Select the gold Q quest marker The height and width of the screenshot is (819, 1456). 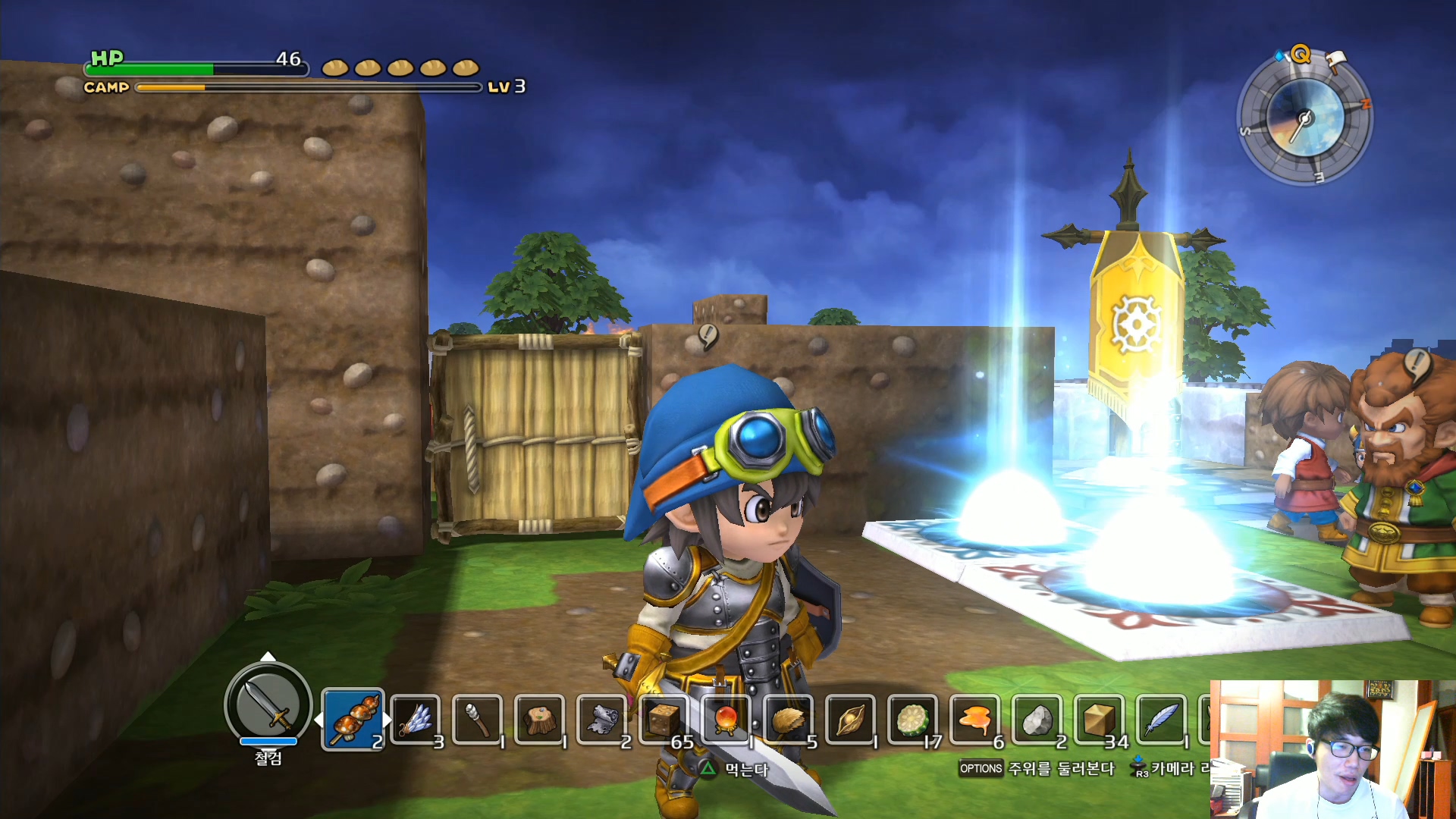click(x=1301, y=54)
